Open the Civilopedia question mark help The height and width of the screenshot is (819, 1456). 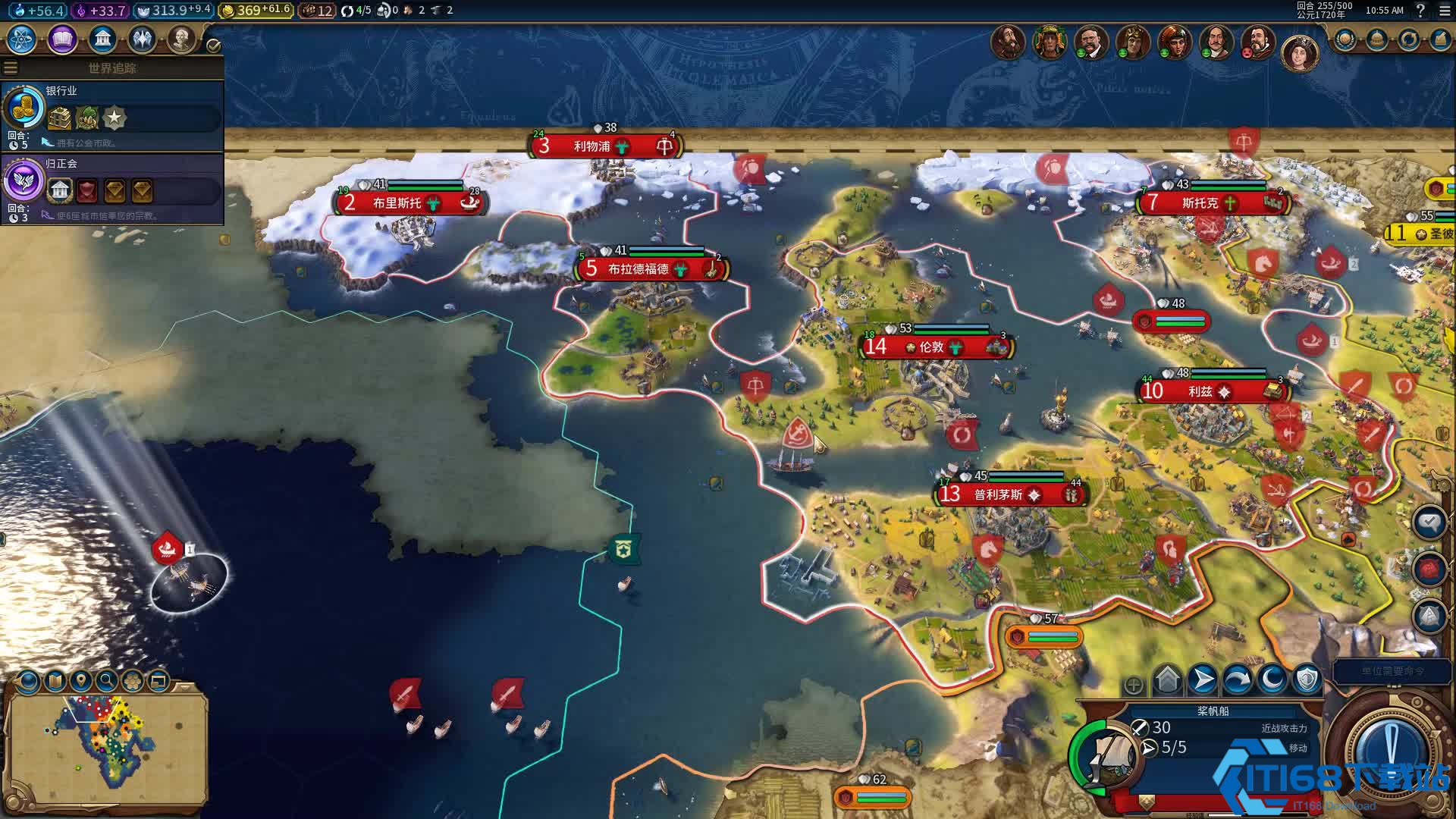click(1420, 11)
